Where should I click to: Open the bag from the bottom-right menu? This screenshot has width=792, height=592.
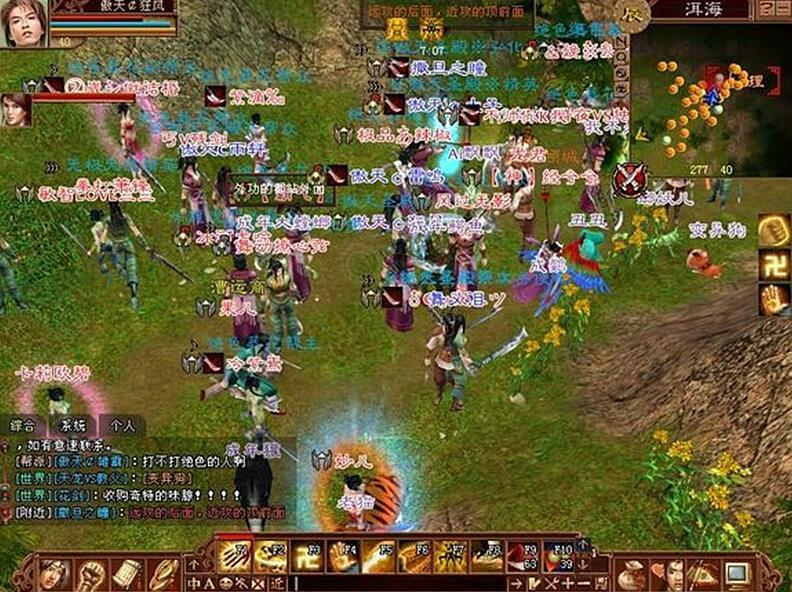click(631, 575)
